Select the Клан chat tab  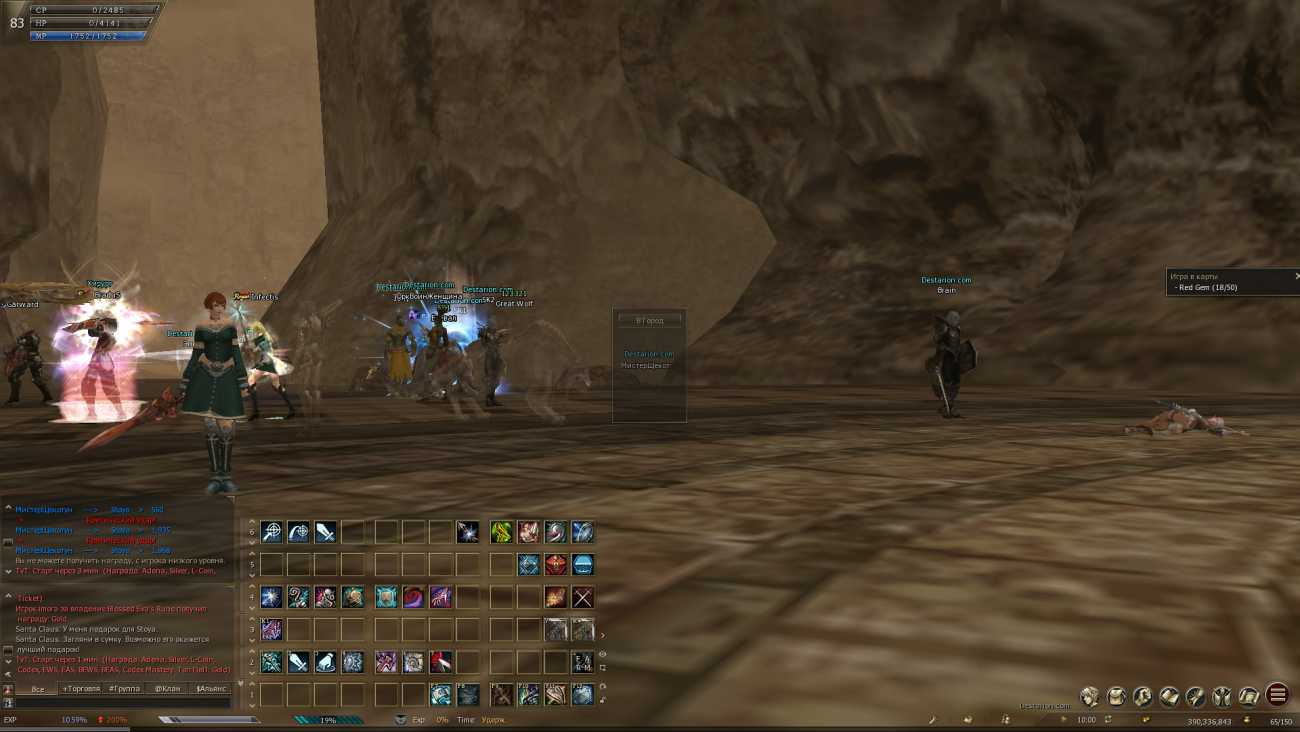[x=167, y=689]
